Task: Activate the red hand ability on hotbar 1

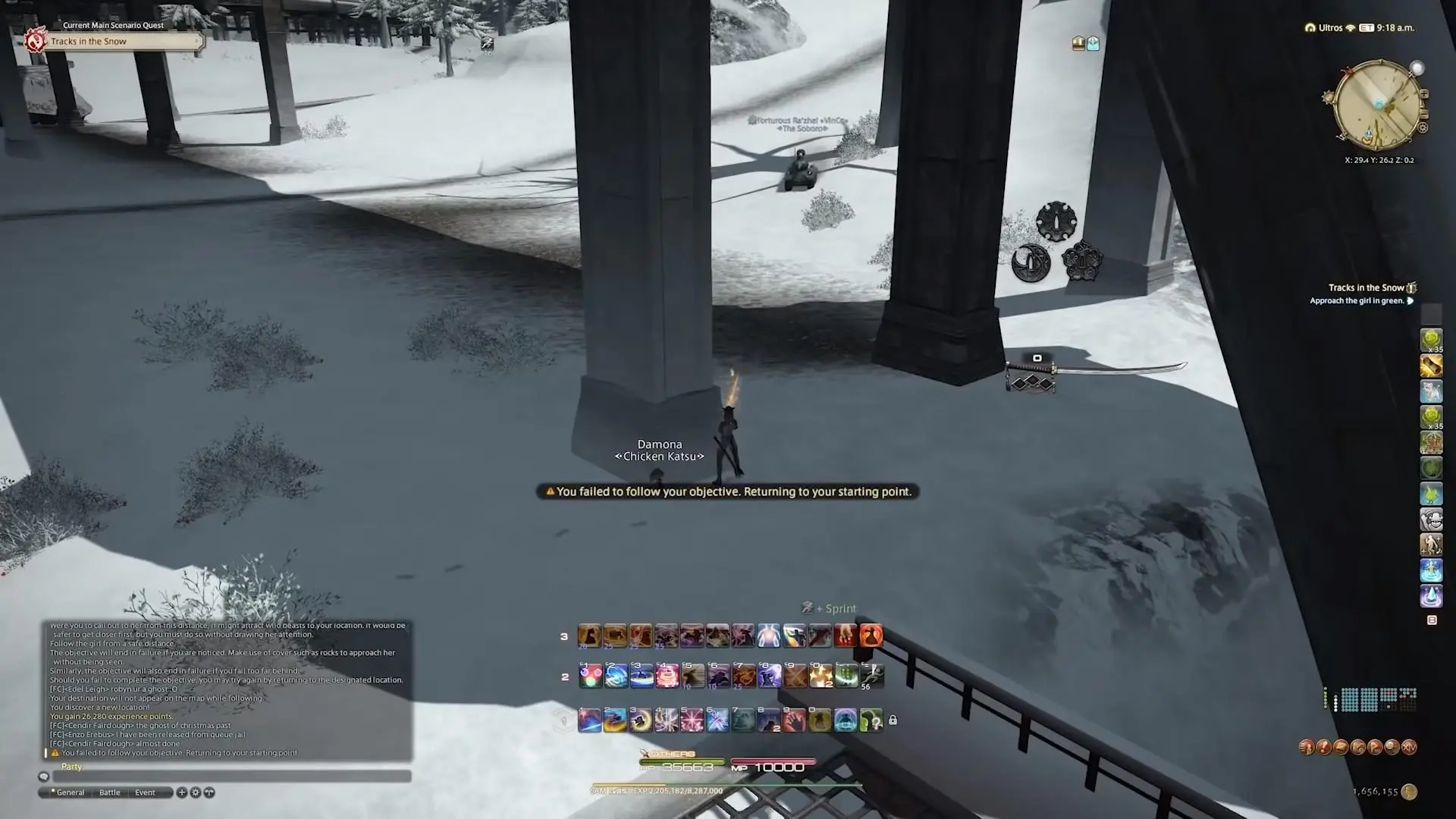Action: (794, 720)
